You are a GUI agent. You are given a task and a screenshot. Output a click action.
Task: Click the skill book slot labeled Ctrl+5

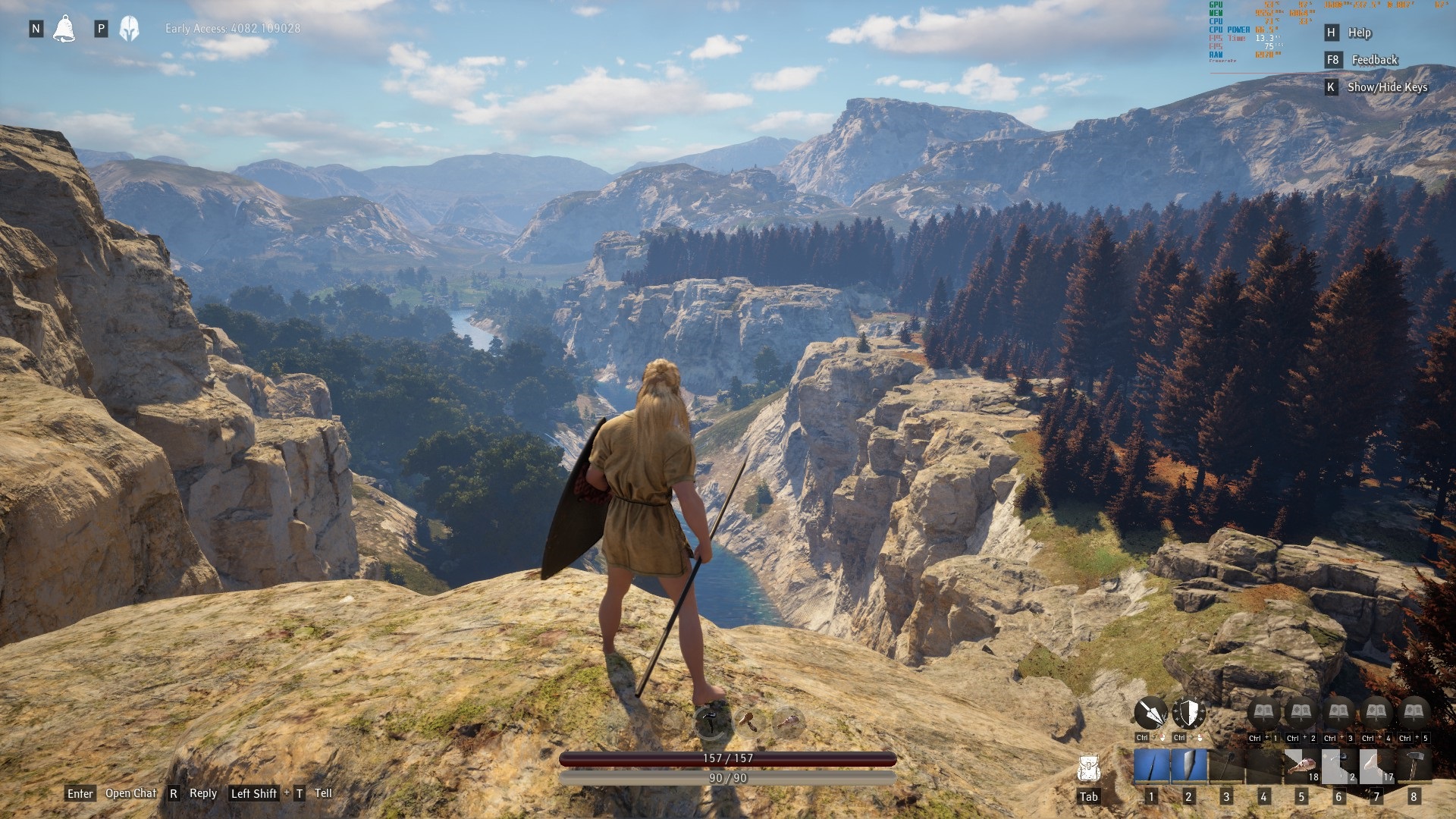[1414, 714]
